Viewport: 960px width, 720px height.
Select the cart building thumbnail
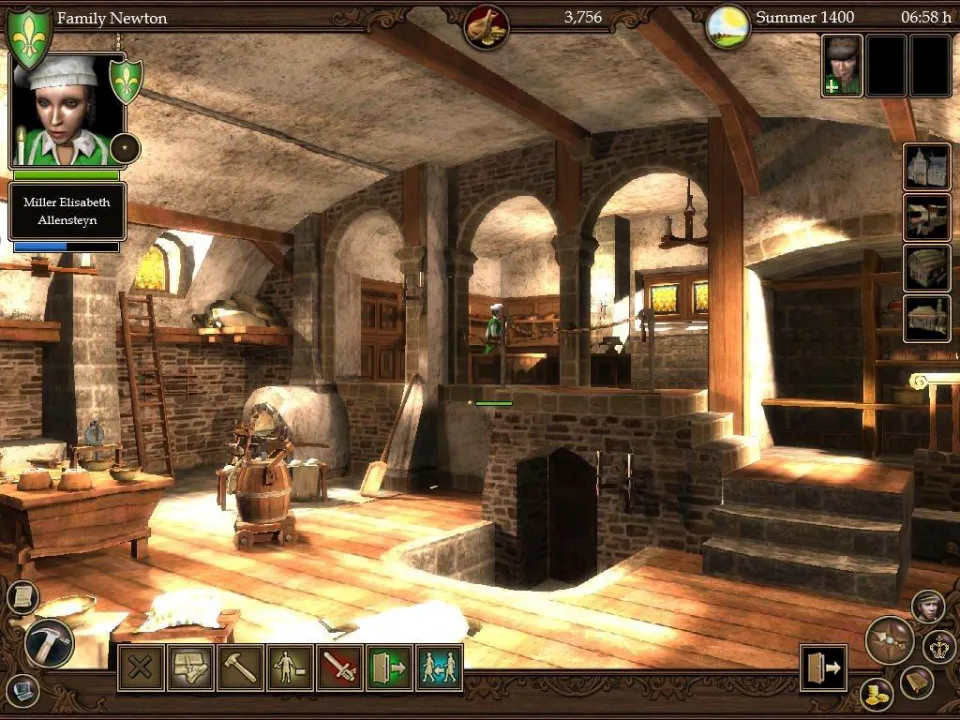coord(926,217)
